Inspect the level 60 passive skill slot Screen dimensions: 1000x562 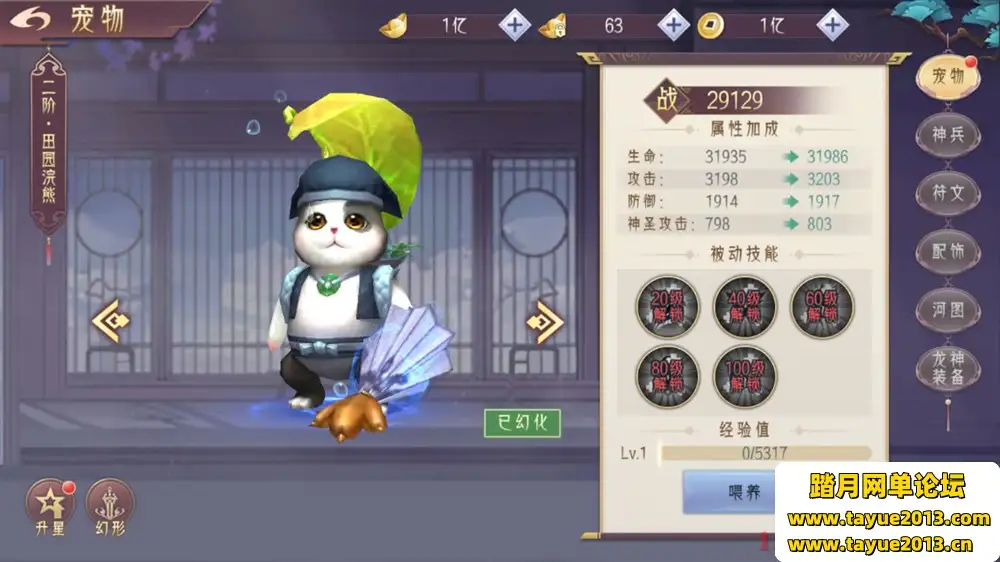pyautogui.click(x=822, y=307)
